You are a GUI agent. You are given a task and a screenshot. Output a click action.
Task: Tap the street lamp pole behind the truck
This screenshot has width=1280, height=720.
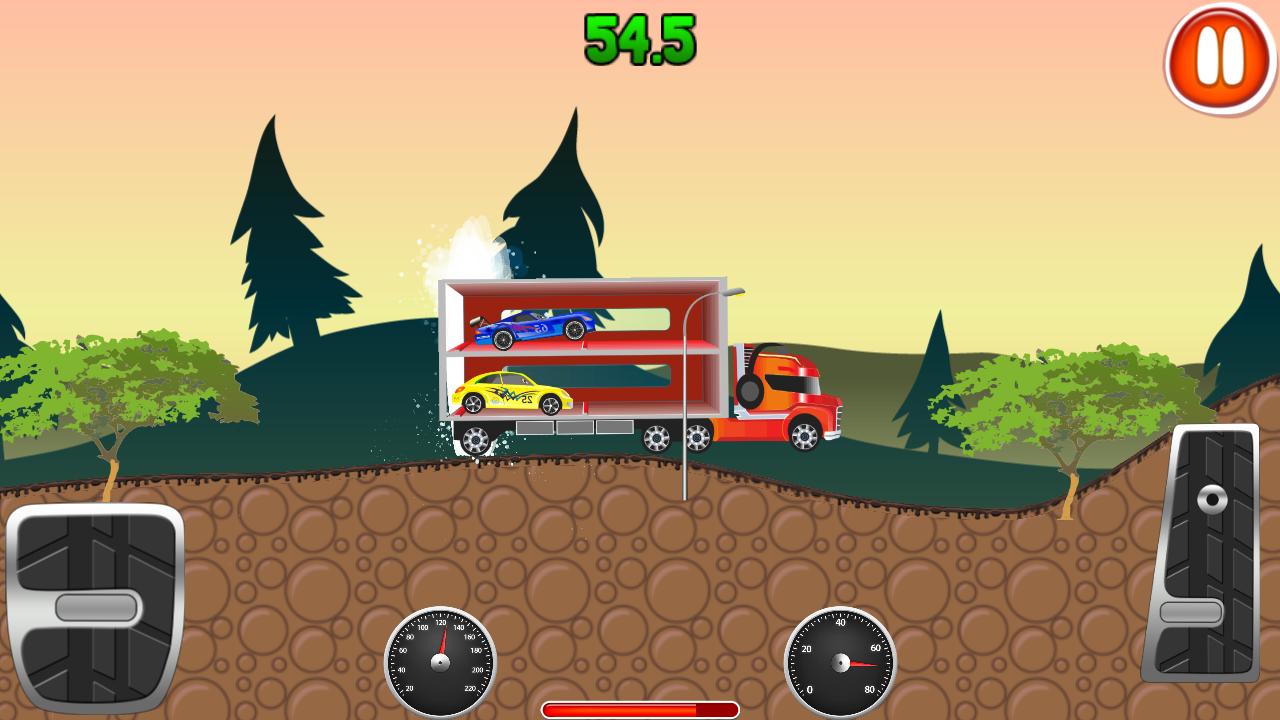click(x=685, y=400)
